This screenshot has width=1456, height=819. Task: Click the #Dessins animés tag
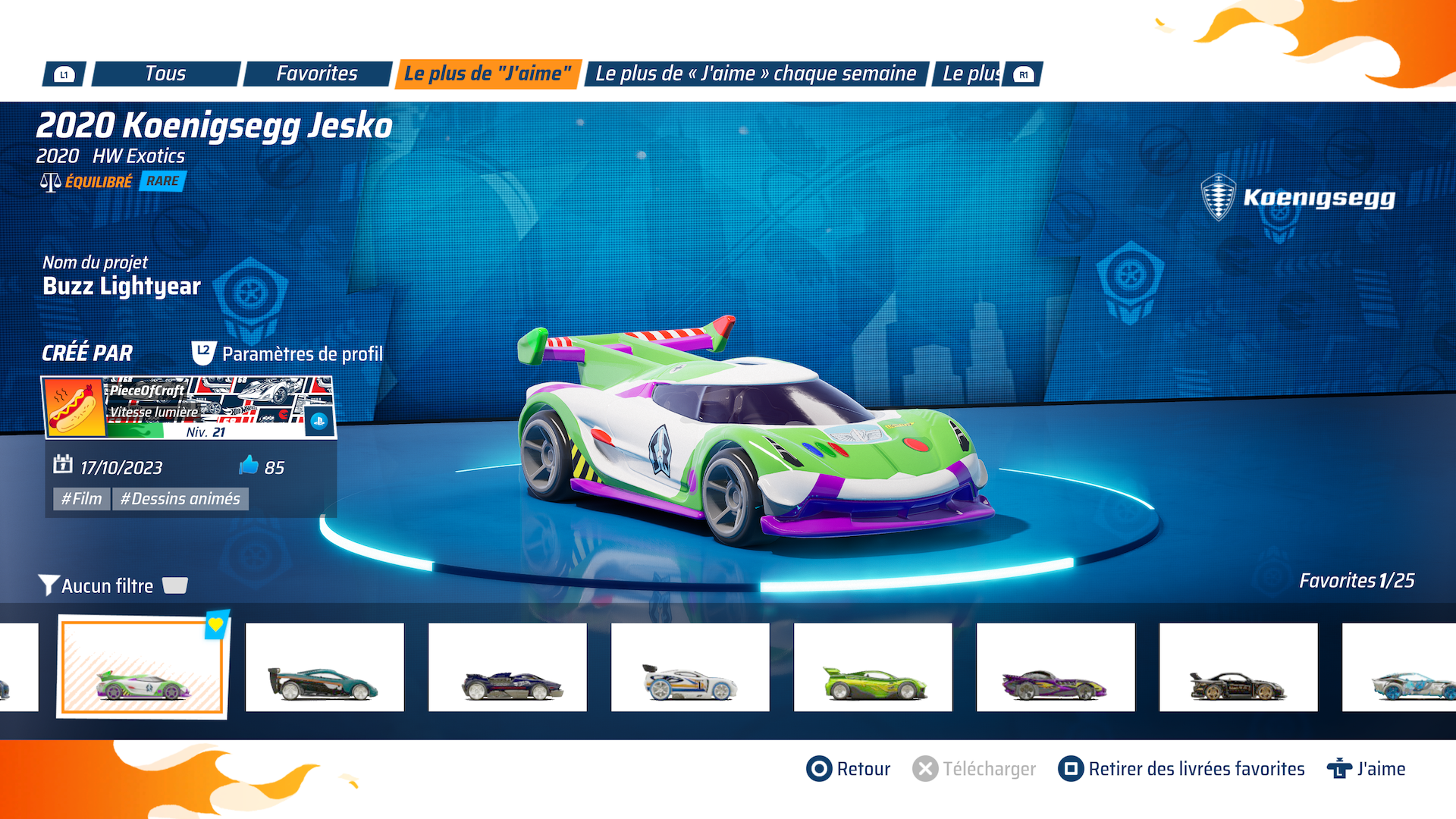pyautogui.click(x=180, y=499)
